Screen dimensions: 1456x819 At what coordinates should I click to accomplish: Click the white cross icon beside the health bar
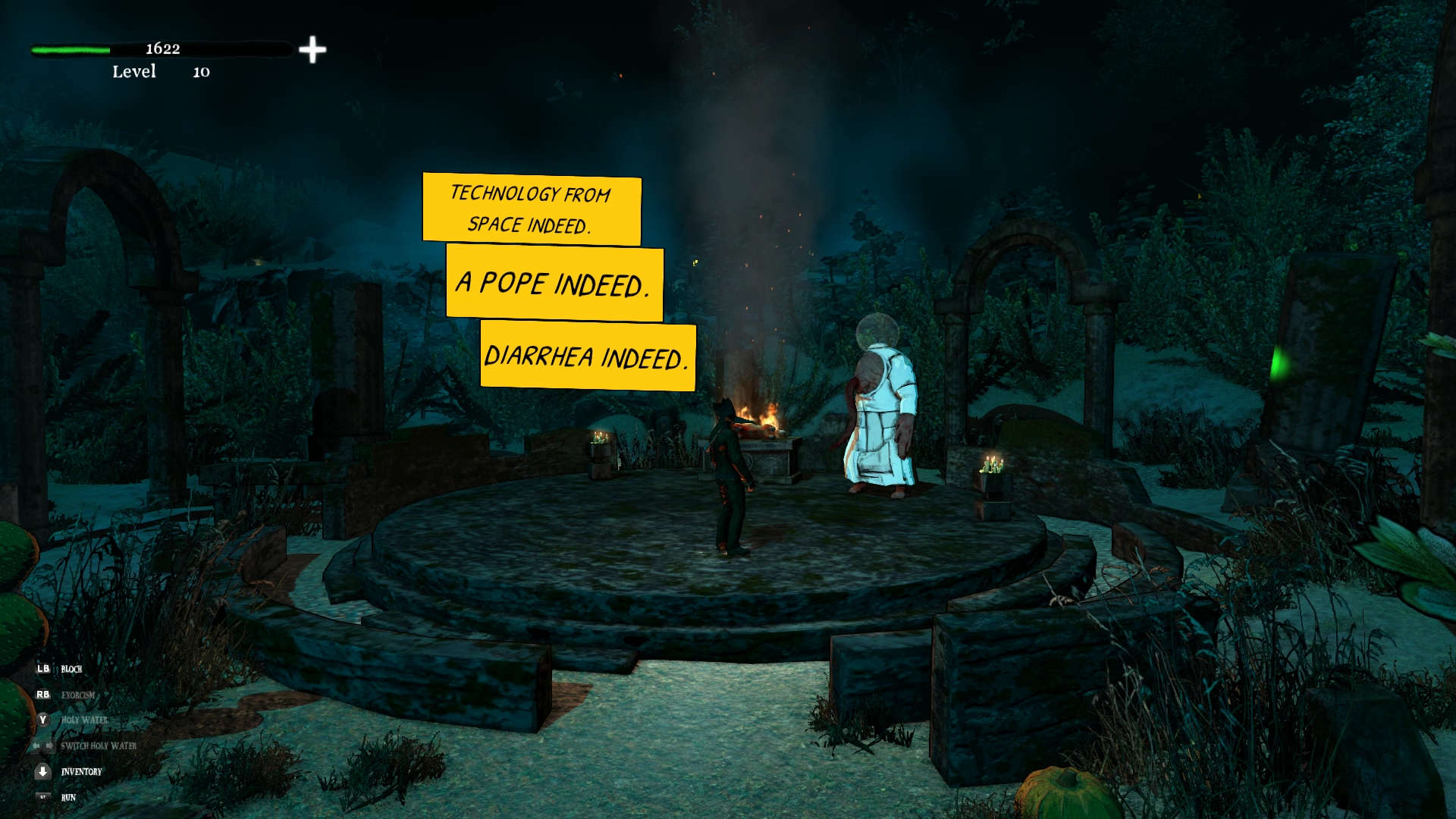pos(312,50)
